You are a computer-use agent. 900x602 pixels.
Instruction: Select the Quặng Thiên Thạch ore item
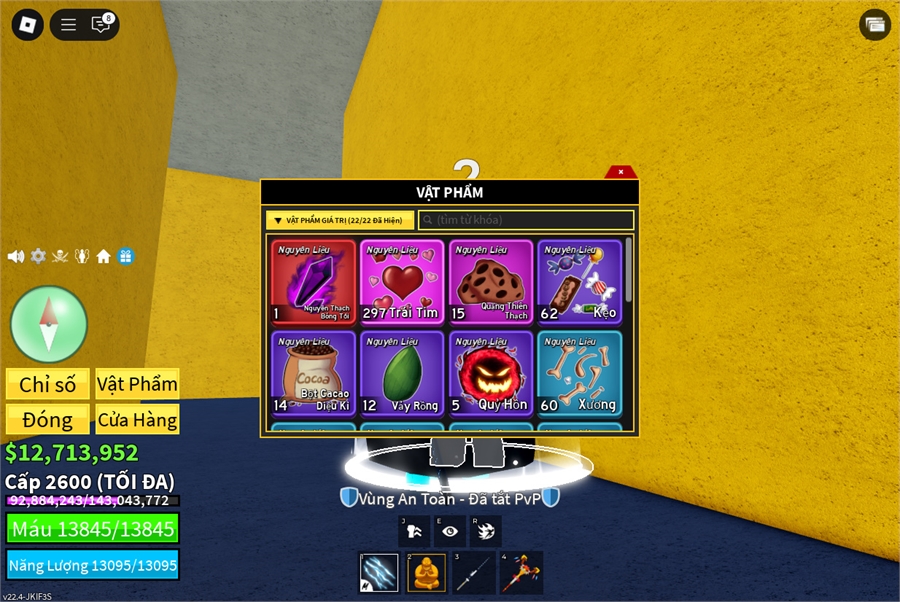point(490,282)
